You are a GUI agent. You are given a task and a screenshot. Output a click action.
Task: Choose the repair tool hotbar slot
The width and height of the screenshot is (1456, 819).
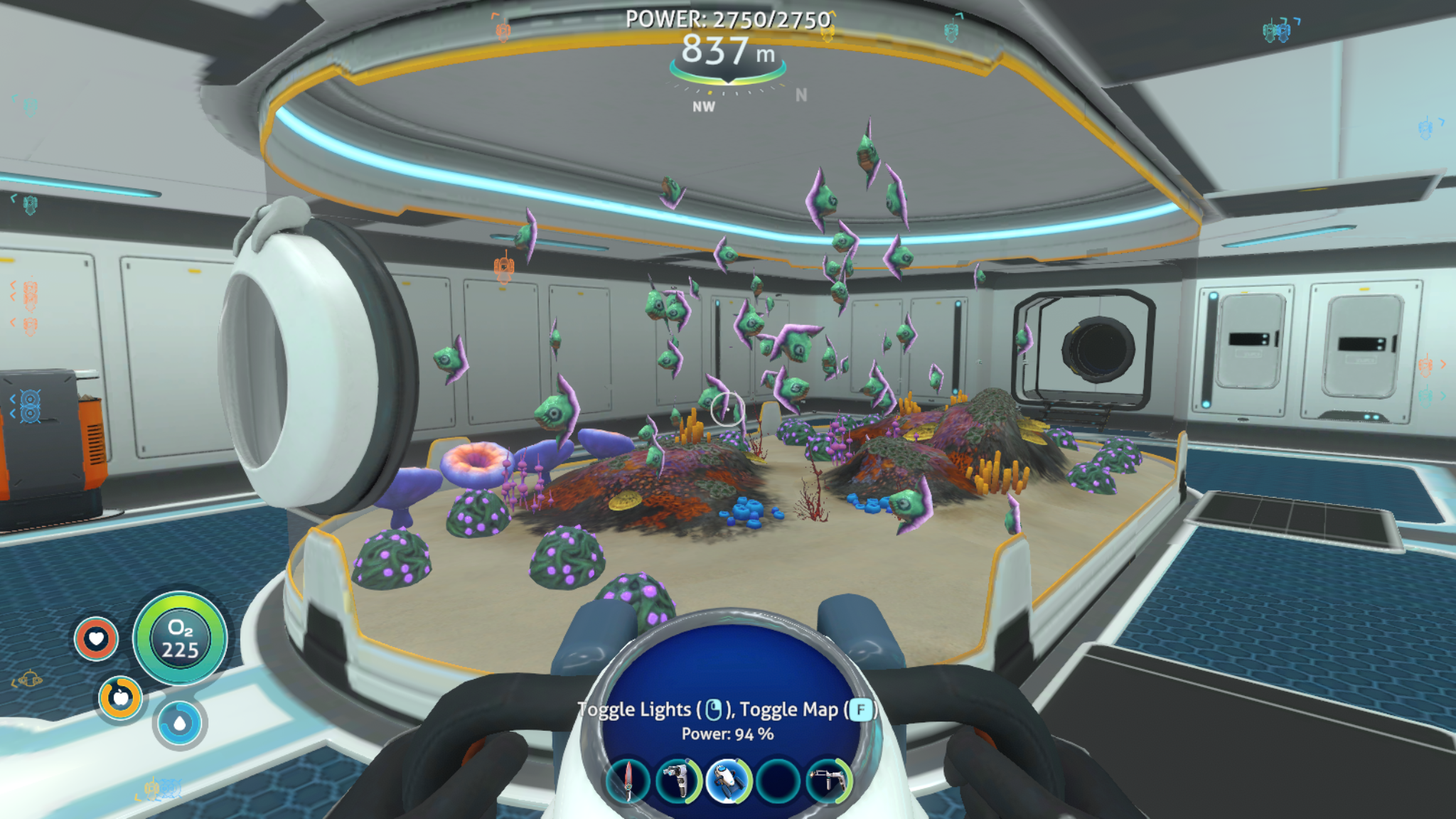(x=828, y=781)
